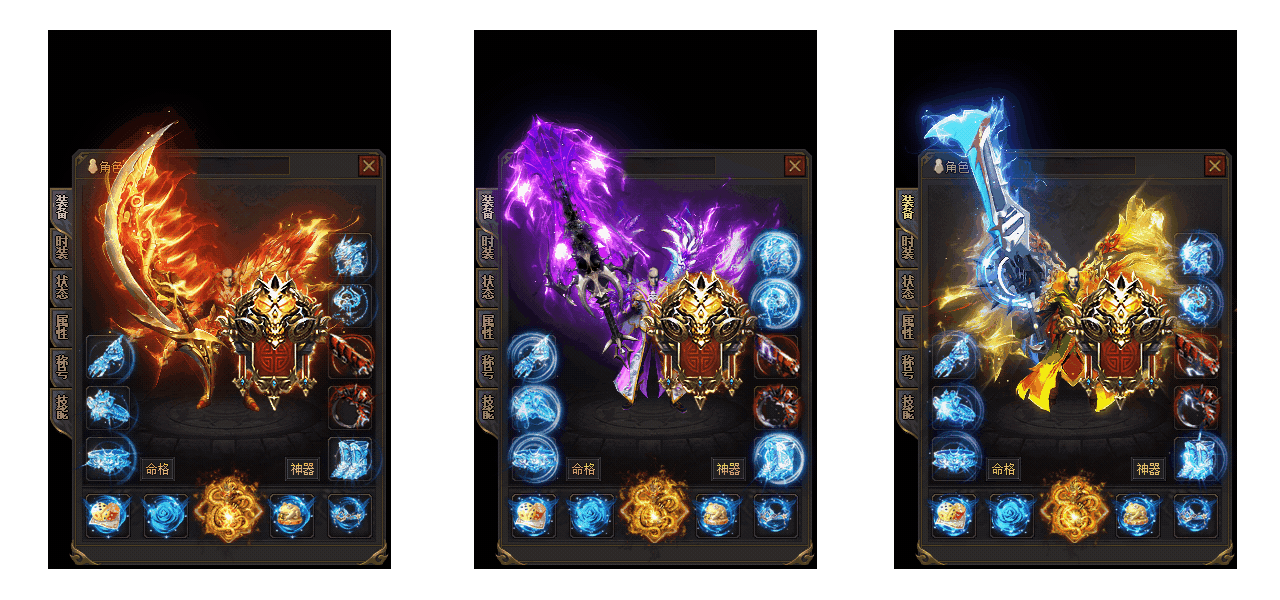Open 称号 tab in the flame-winged panel
Viewport: 1280px width, 600px height.
click(62, 366)
